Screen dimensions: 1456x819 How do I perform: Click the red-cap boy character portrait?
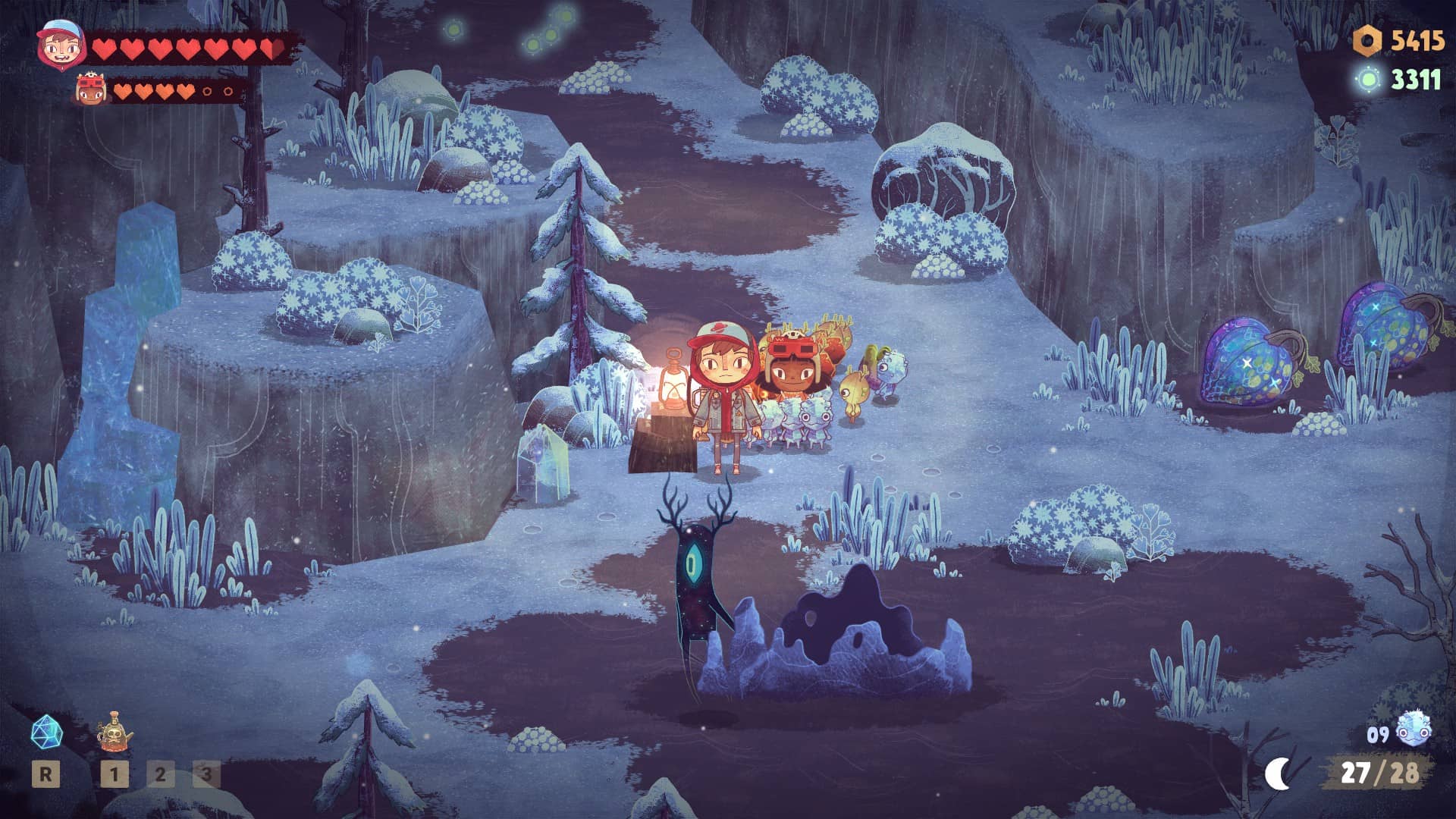point(60,45)
